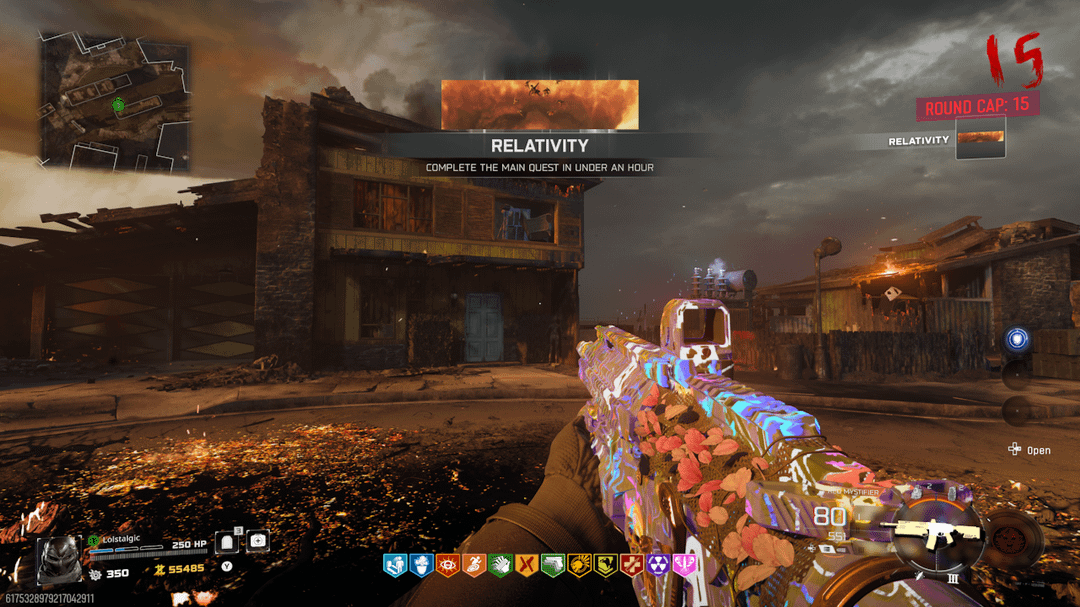Click the masked operator portrait
This screenshot has height=607, width=1080.
point(59,559)
